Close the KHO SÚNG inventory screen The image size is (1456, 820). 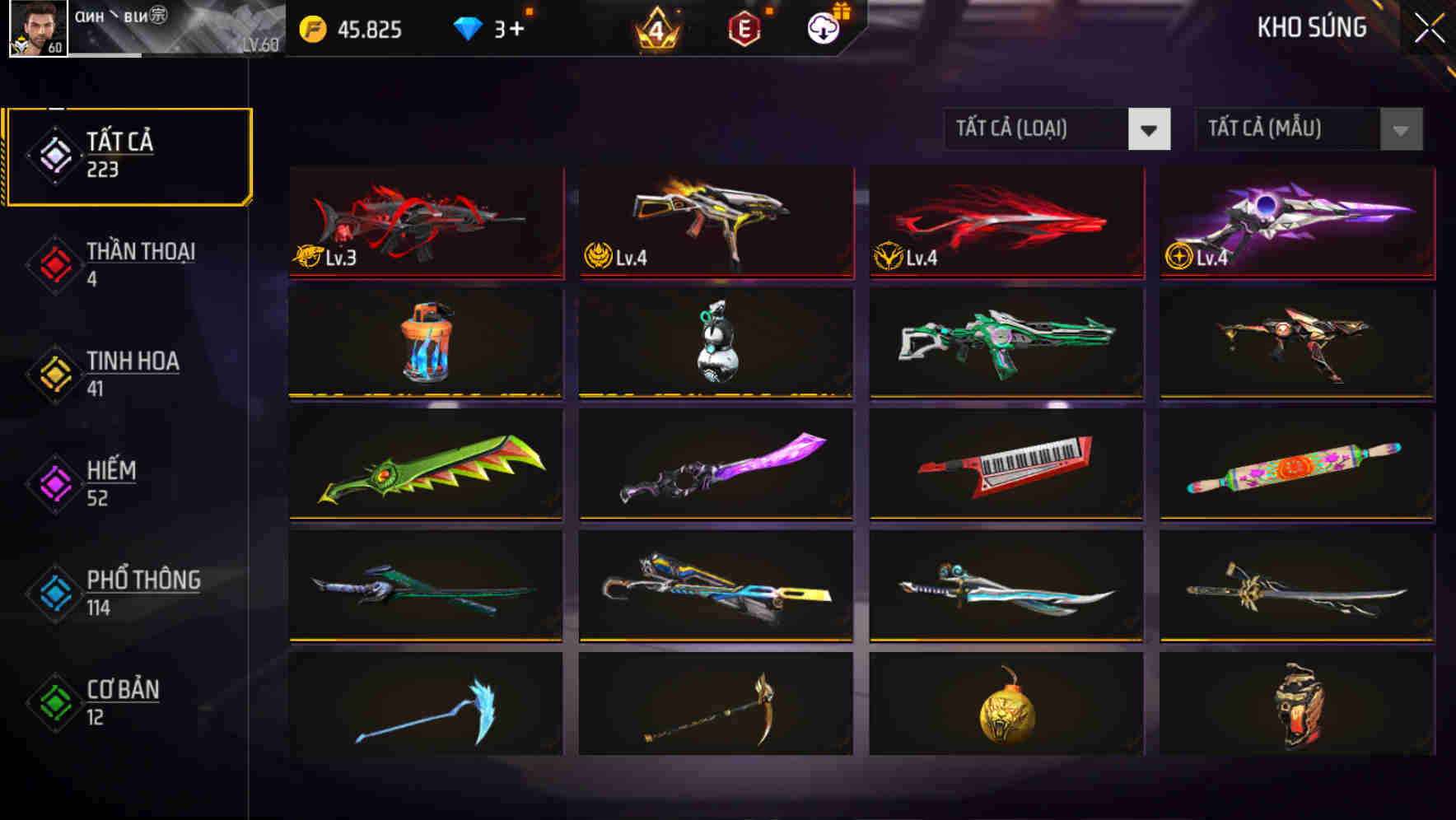click(x=1428, y=26)
